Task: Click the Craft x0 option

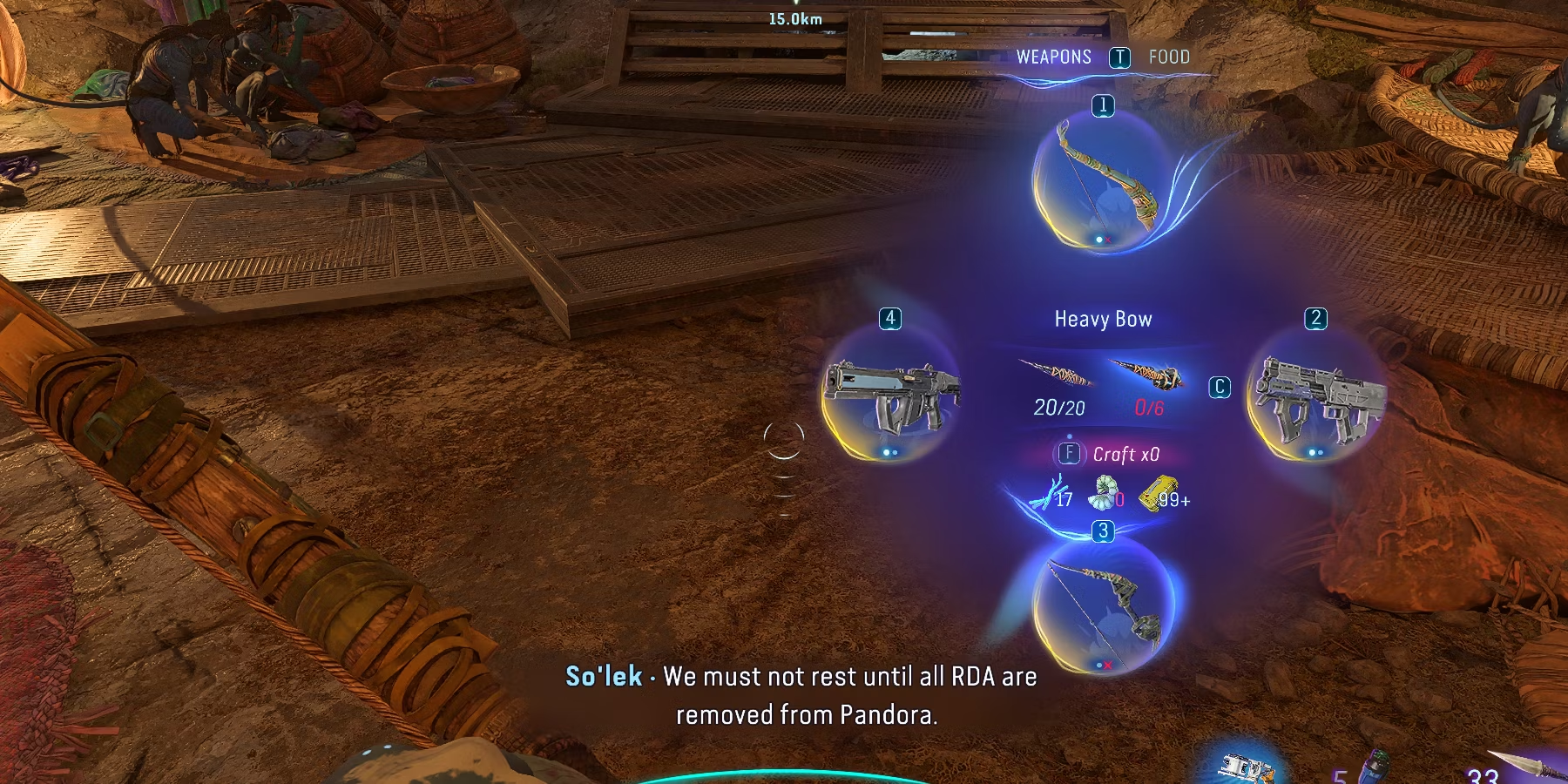Action: [x=1125, y=455]
